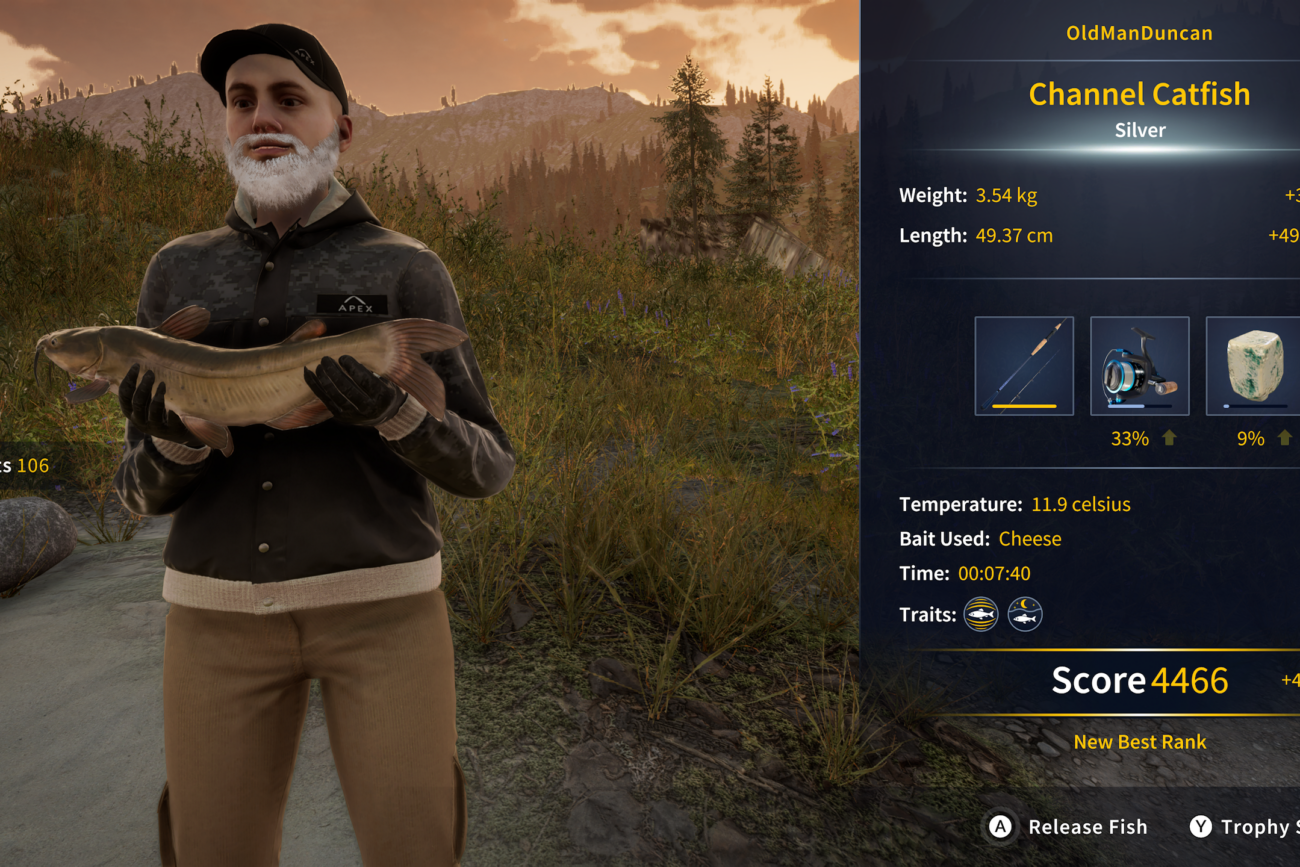
Task: Select the fishing rod equipment slot
Action: (x=1024, y=366)
